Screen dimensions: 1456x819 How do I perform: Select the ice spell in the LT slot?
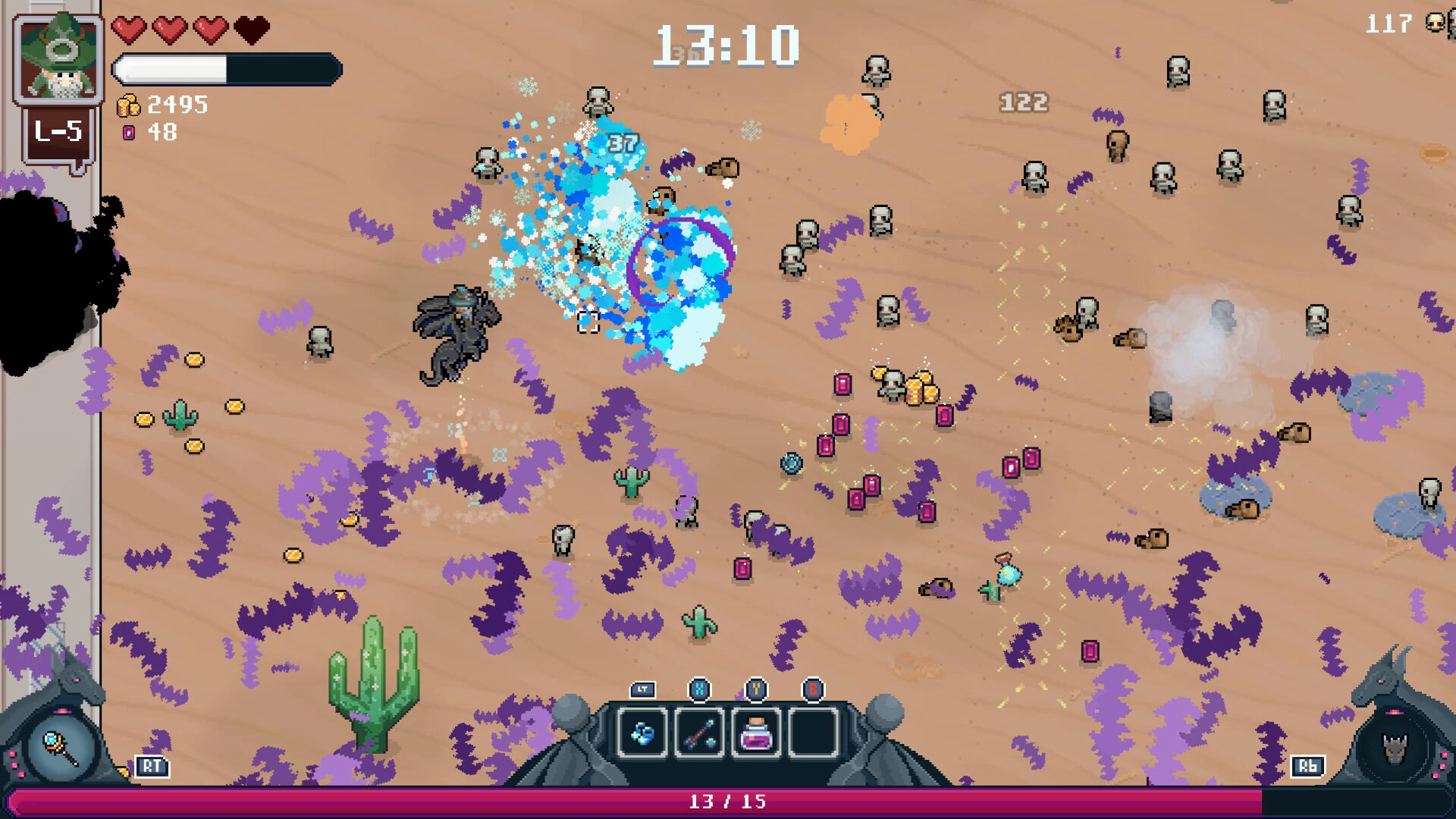tap(643, 731)
